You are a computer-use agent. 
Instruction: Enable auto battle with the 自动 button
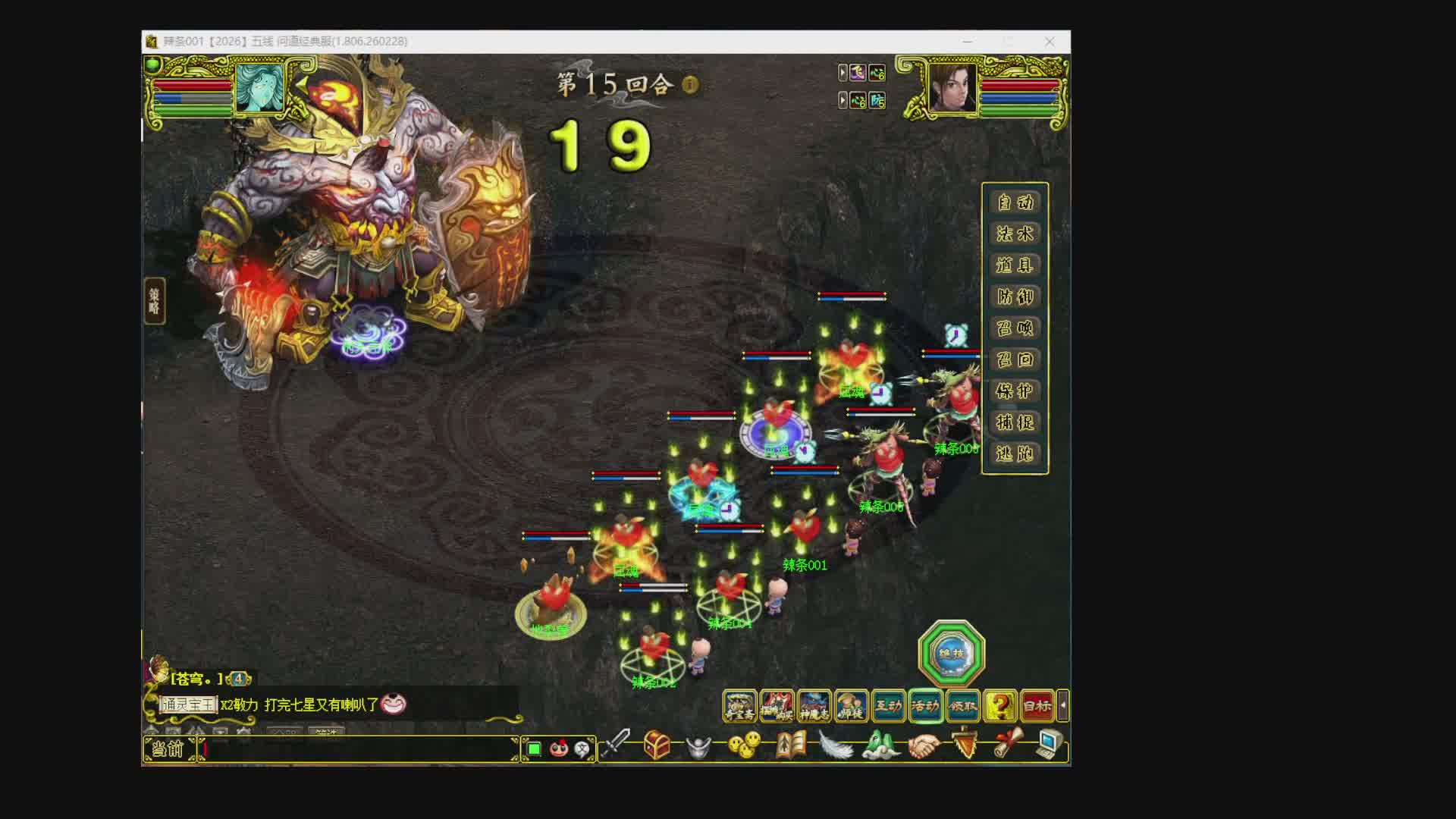tap(1015, 202)
